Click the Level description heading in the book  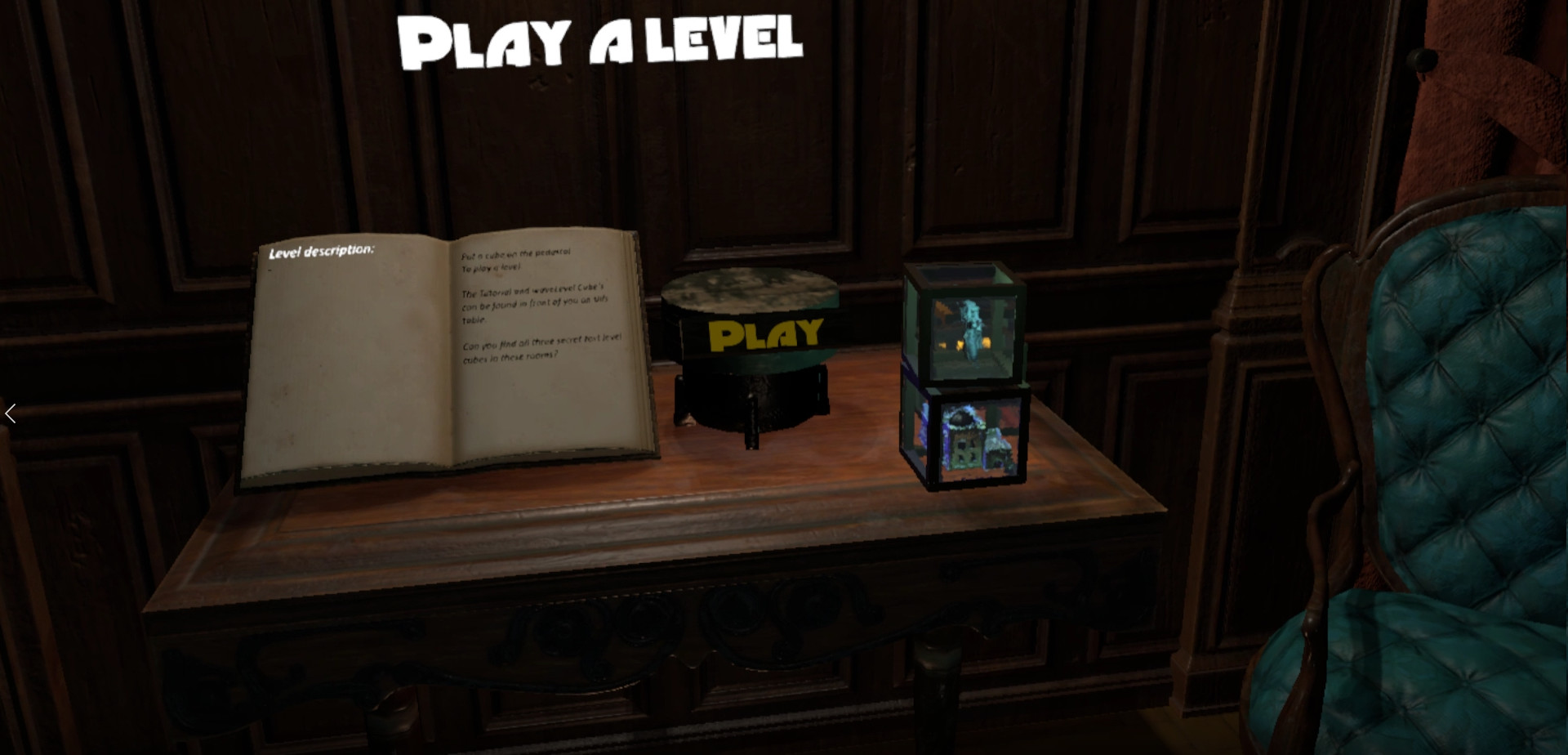pos(323,252)
